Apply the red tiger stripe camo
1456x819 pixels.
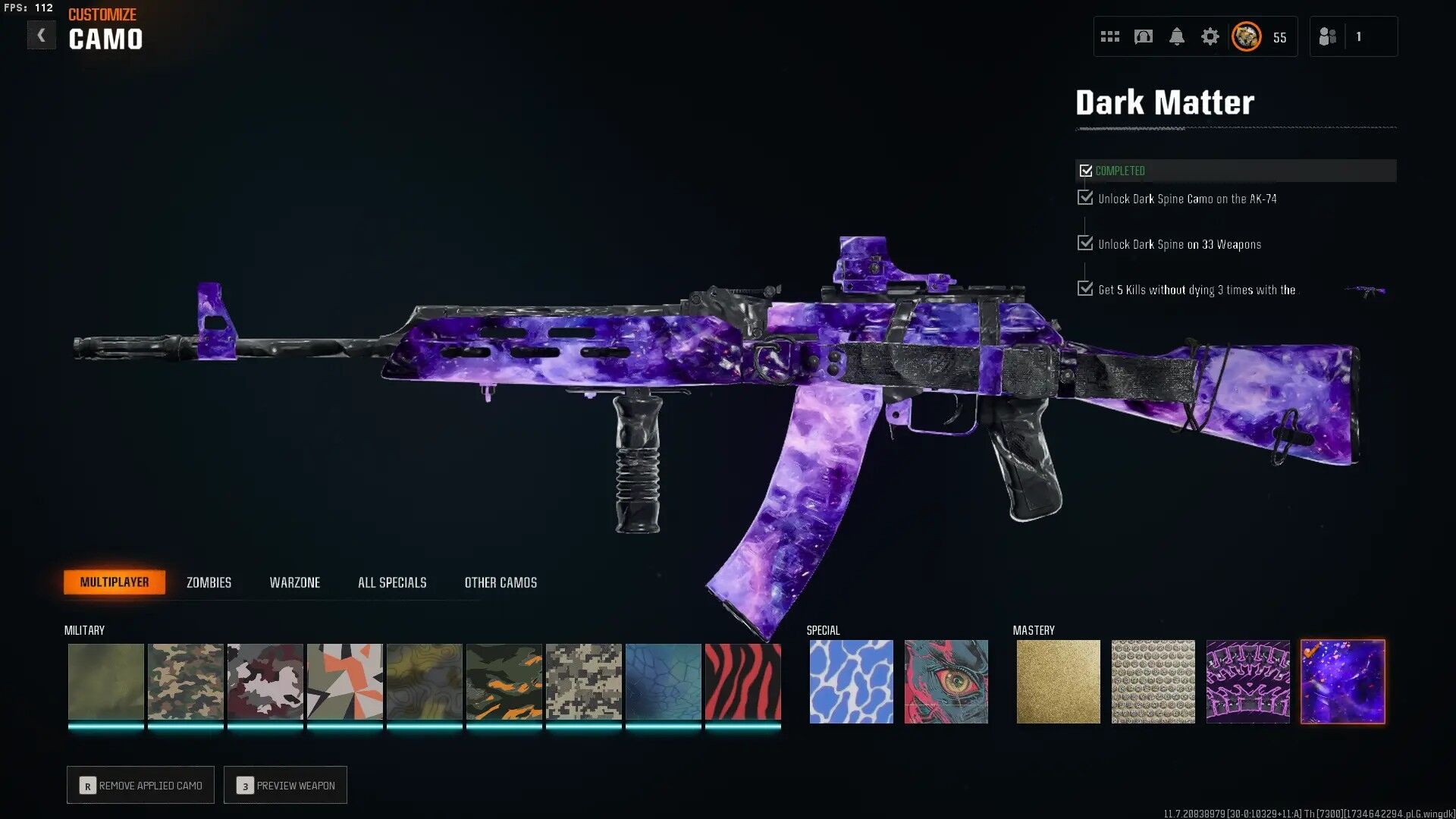tap(742, 682)
